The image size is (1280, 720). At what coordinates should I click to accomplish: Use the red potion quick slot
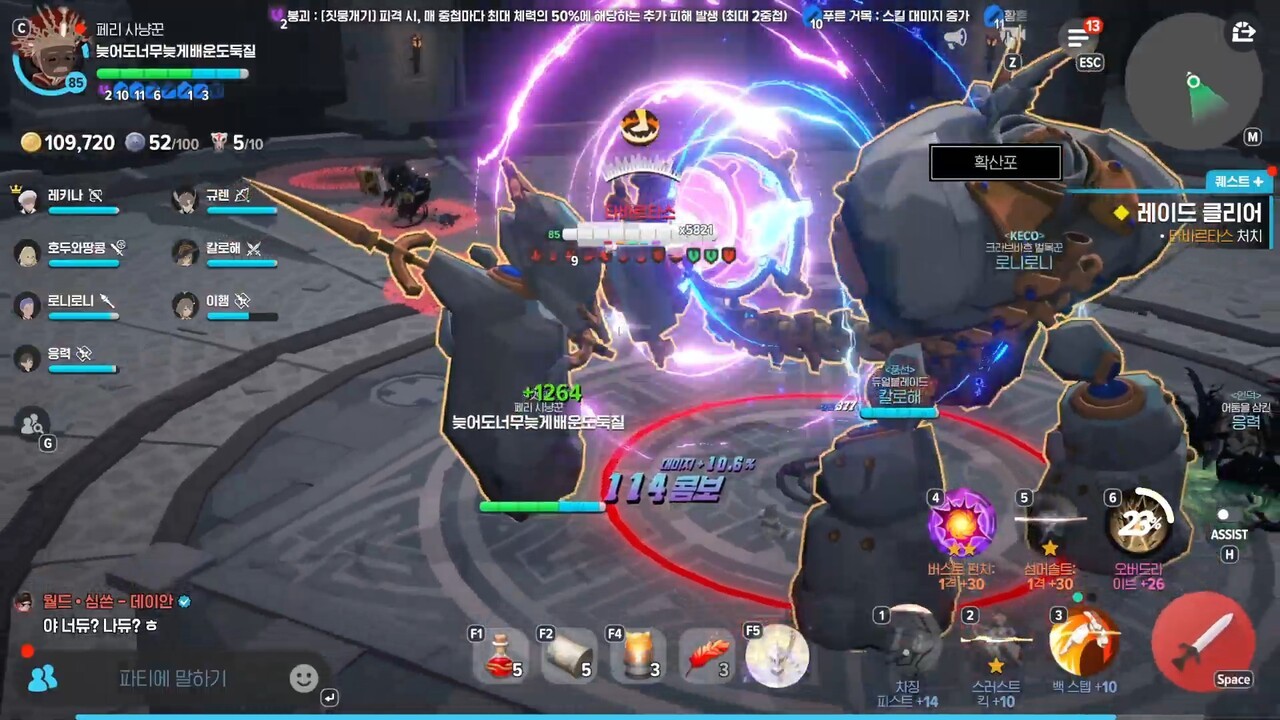[x=500, y=657]
